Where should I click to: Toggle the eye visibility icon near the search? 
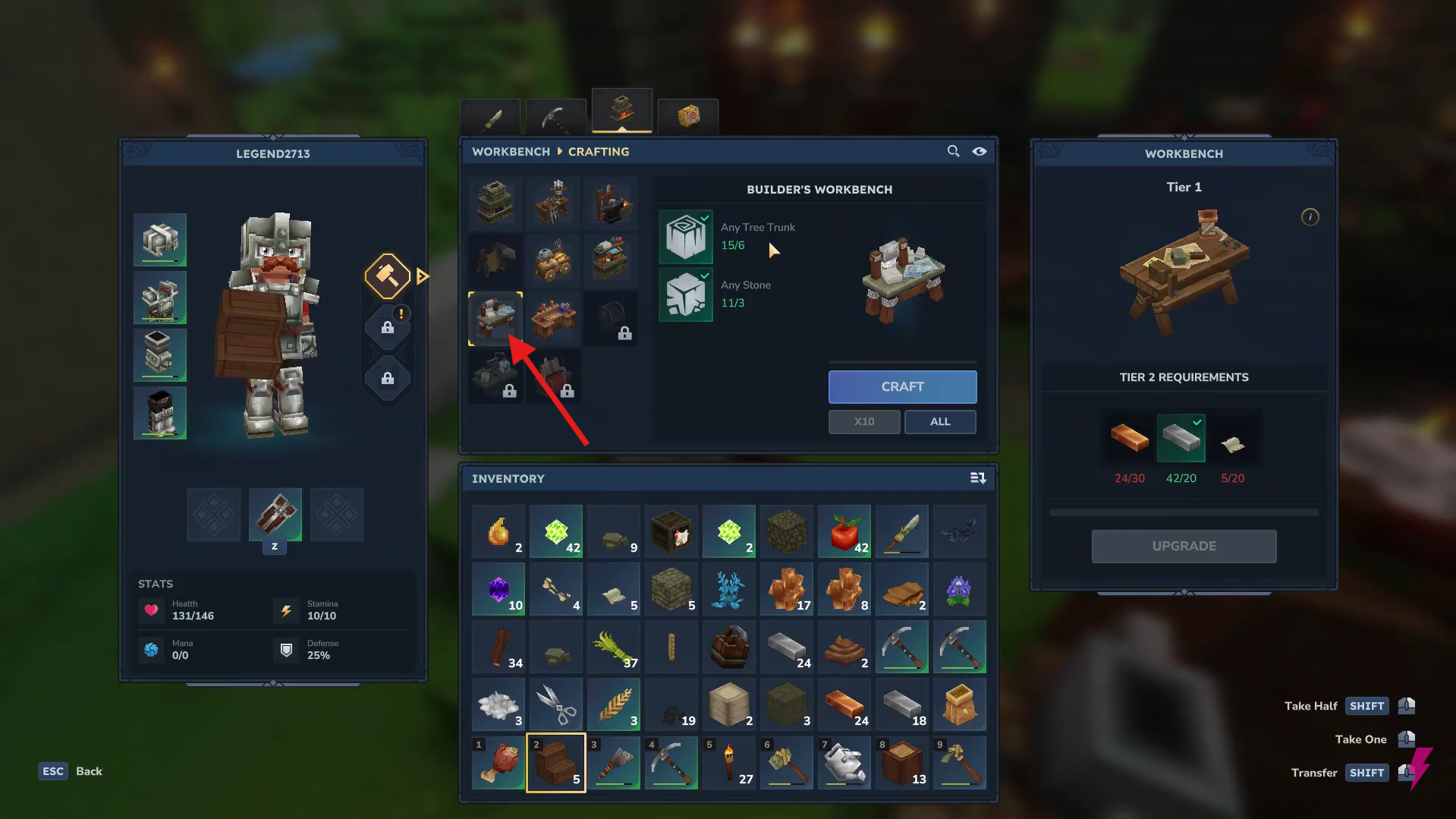979,151
